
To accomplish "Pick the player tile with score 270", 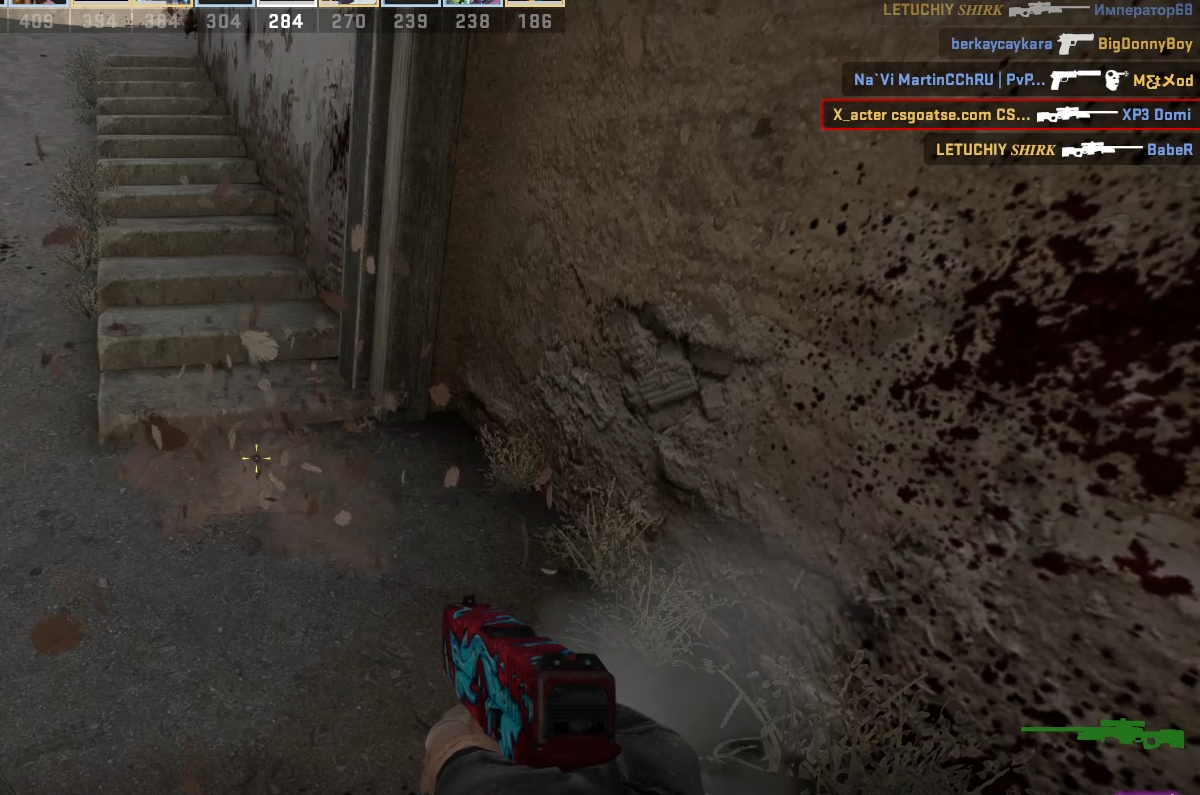I will click(348, 15).
